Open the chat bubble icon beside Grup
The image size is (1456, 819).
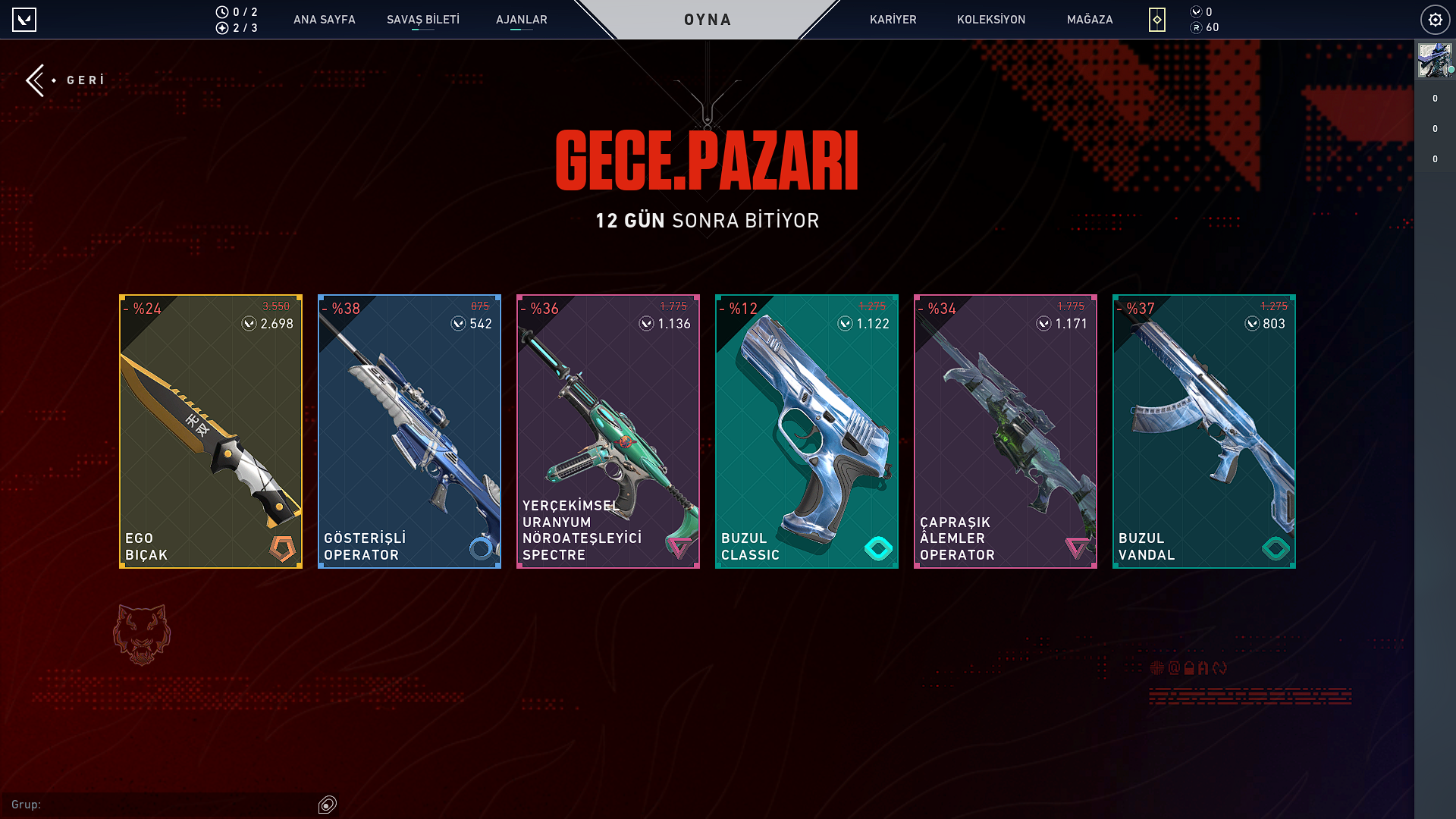pos(328,805)
